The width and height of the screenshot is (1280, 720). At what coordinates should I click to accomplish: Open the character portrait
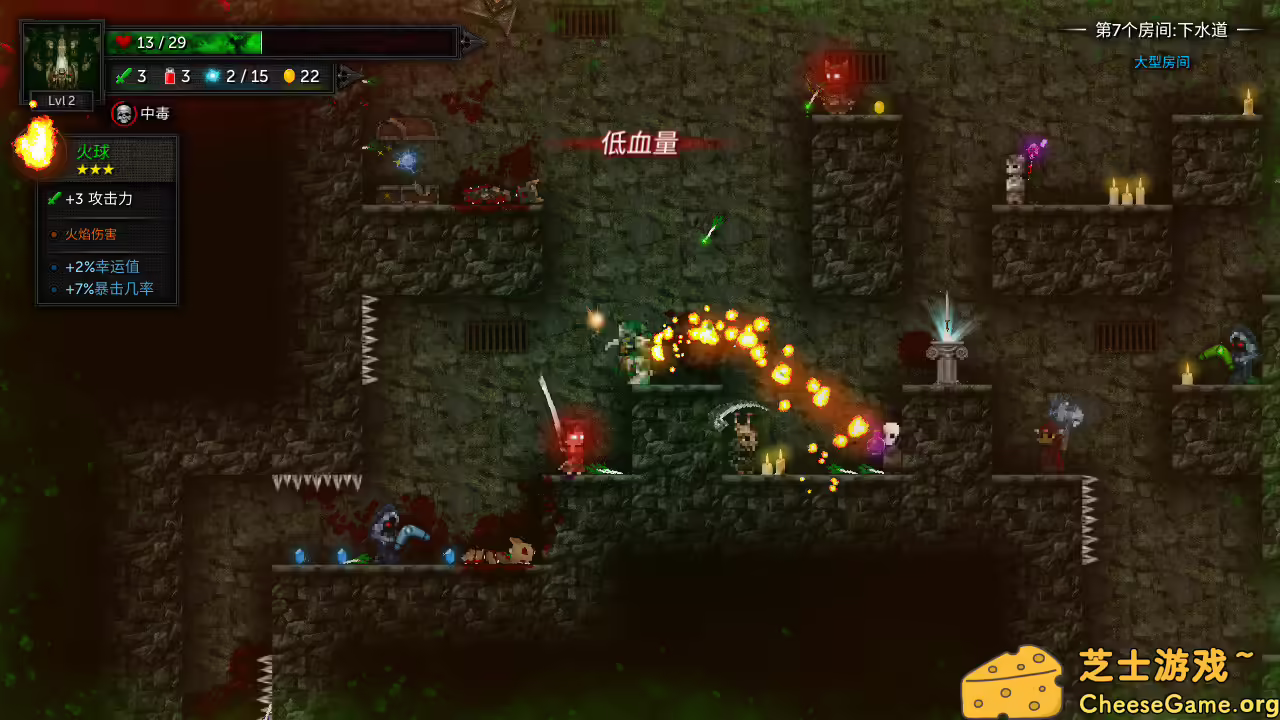click(x=60, y=55)
